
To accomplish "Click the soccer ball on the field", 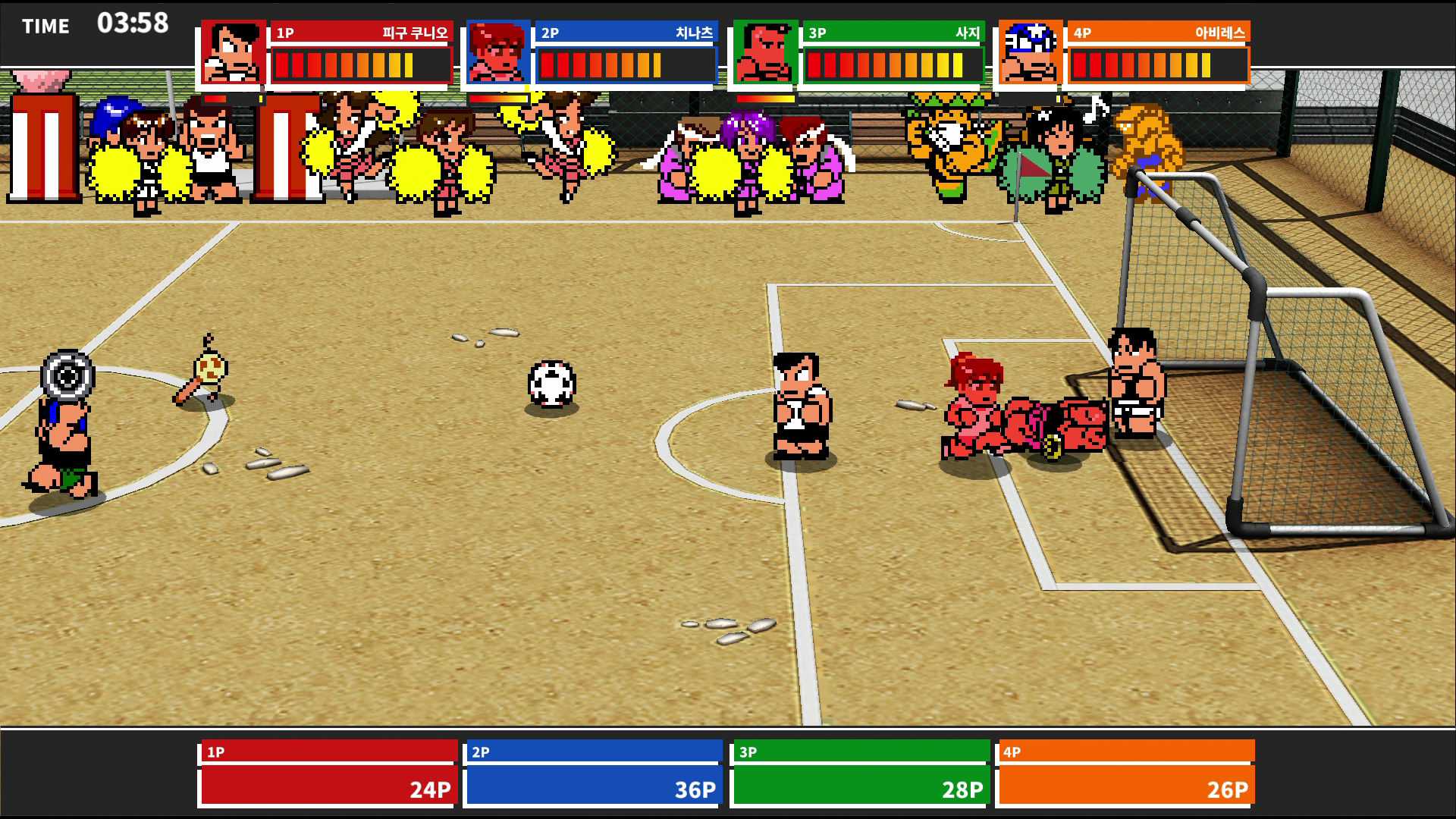I will pyautogui.click(x=551, y=384).
